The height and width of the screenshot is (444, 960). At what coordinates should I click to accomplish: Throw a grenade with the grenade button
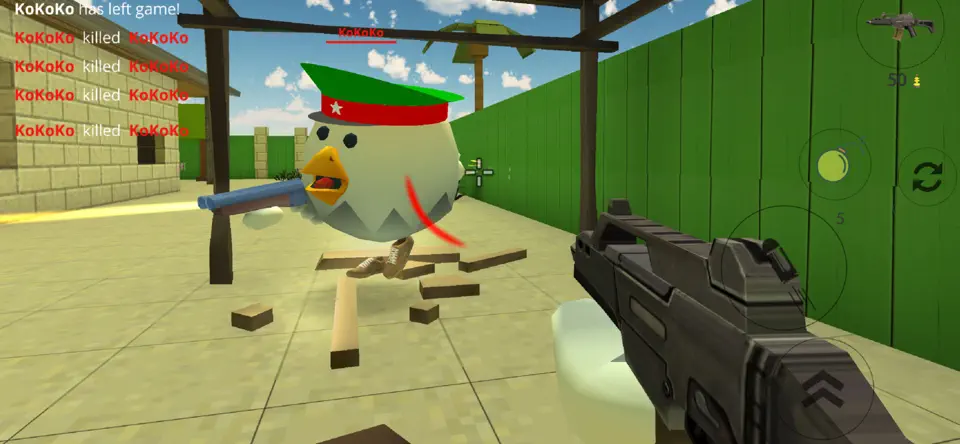pyautogui.click(x=834, y=165)
